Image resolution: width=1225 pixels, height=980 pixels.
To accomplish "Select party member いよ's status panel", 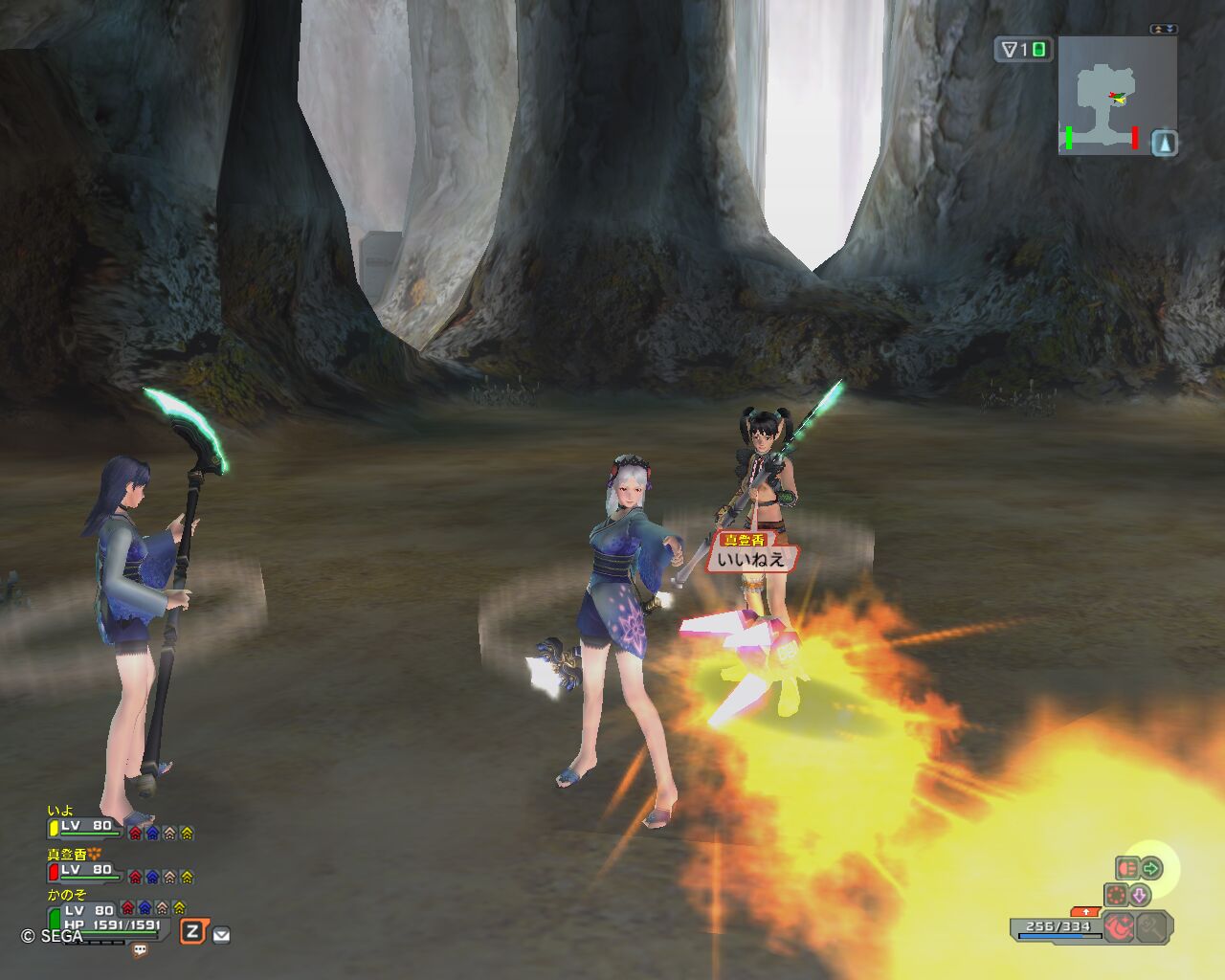I will click(x=86, y=825).
